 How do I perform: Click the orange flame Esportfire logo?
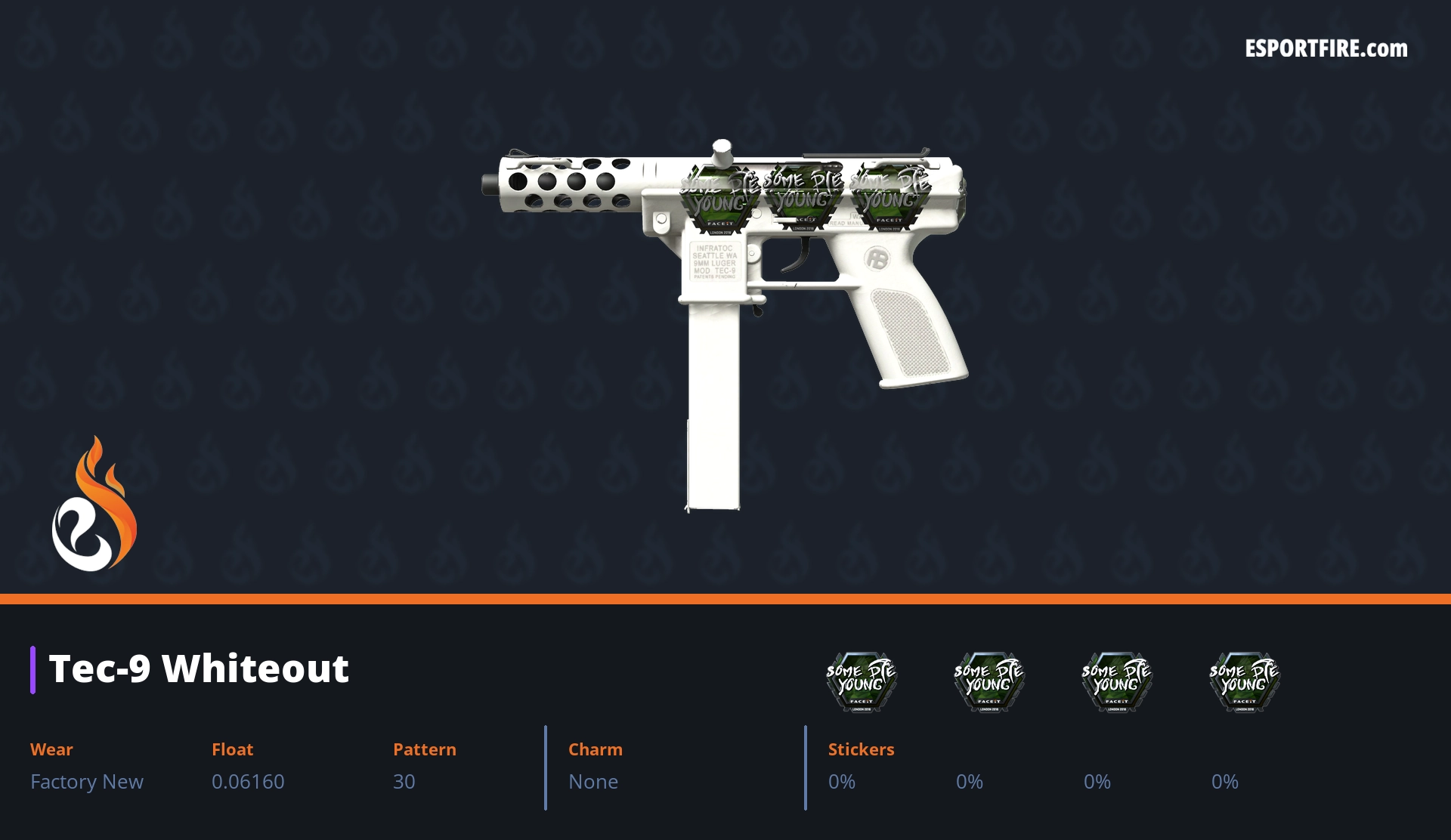pos(94,505)
